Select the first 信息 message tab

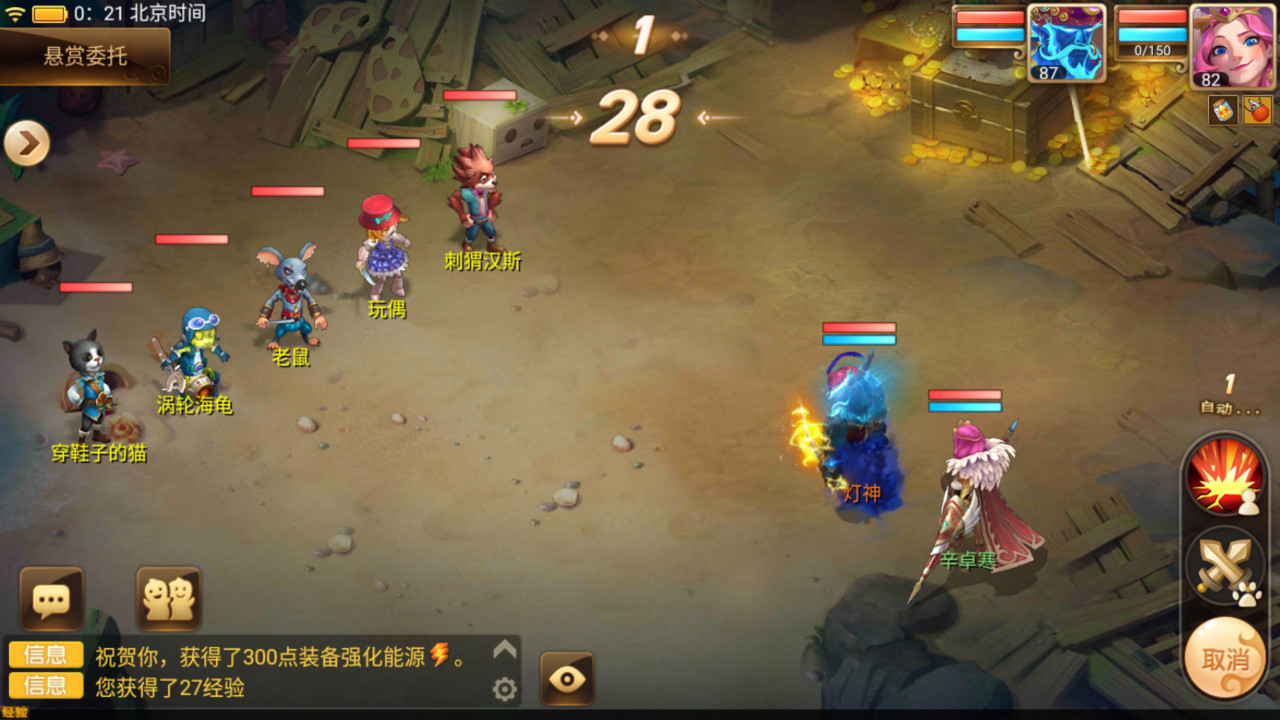click(x=44, y=655)
